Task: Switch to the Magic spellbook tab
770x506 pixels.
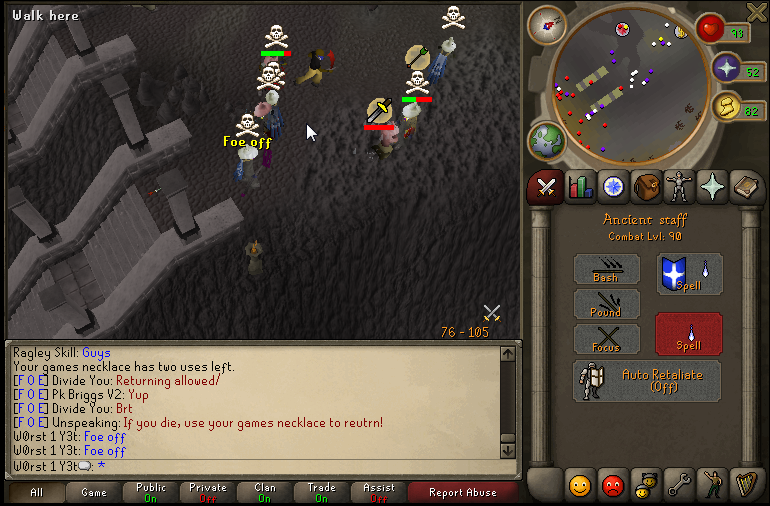Action: coord(746,186)
